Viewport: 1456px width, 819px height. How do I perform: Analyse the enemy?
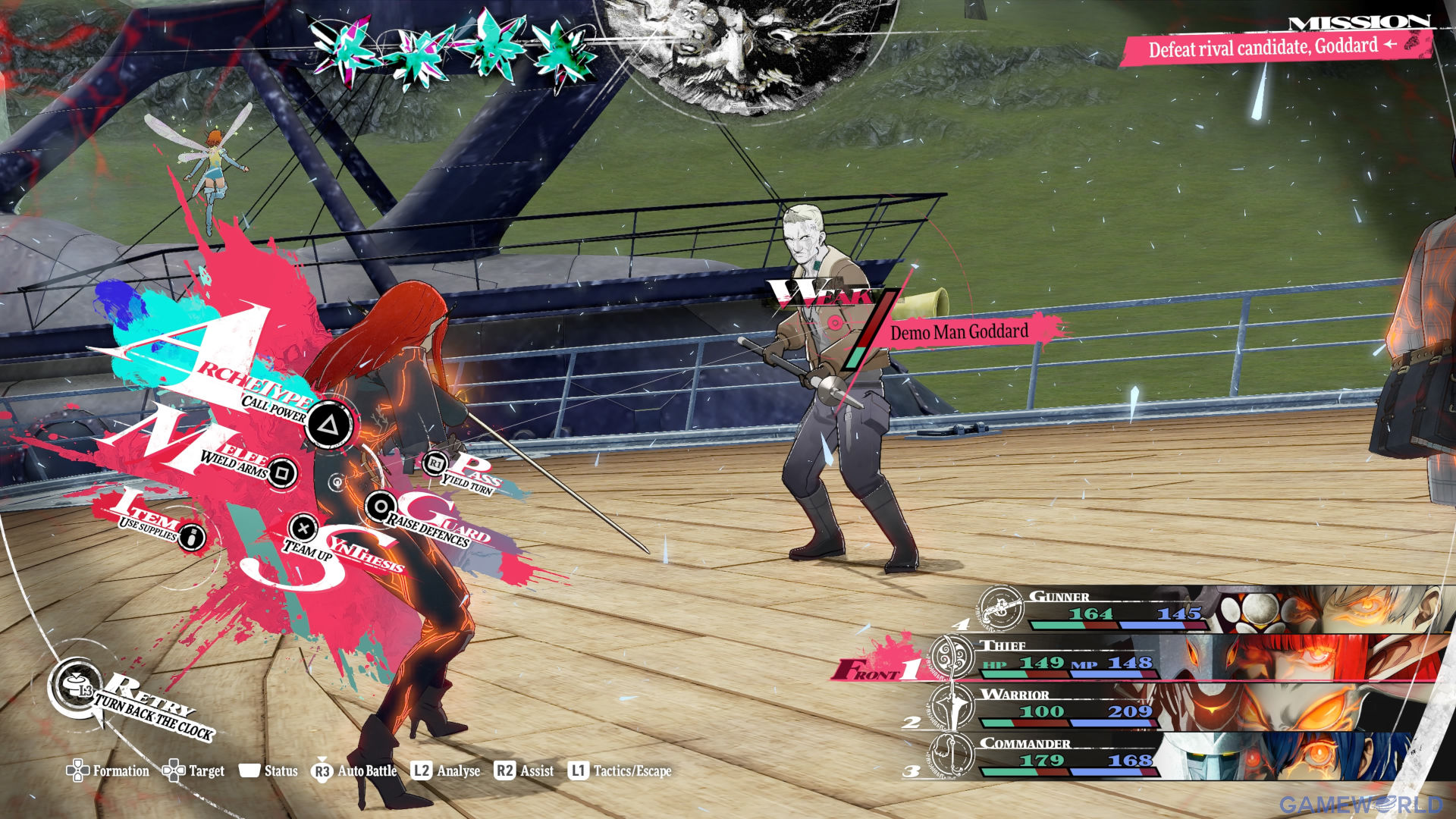pos(446,771)
